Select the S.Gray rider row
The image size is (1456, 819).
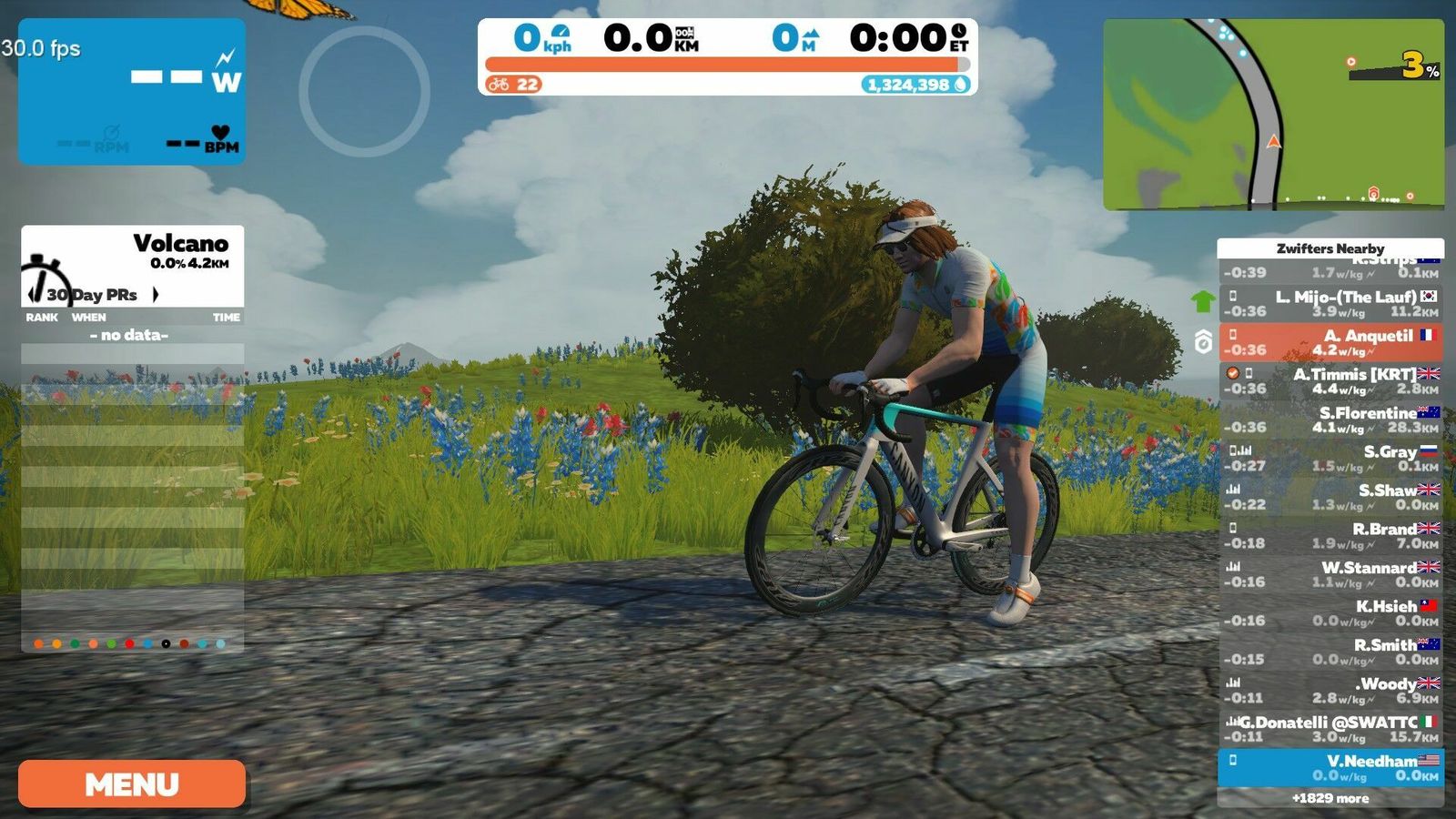click(x=1330, y=458)
